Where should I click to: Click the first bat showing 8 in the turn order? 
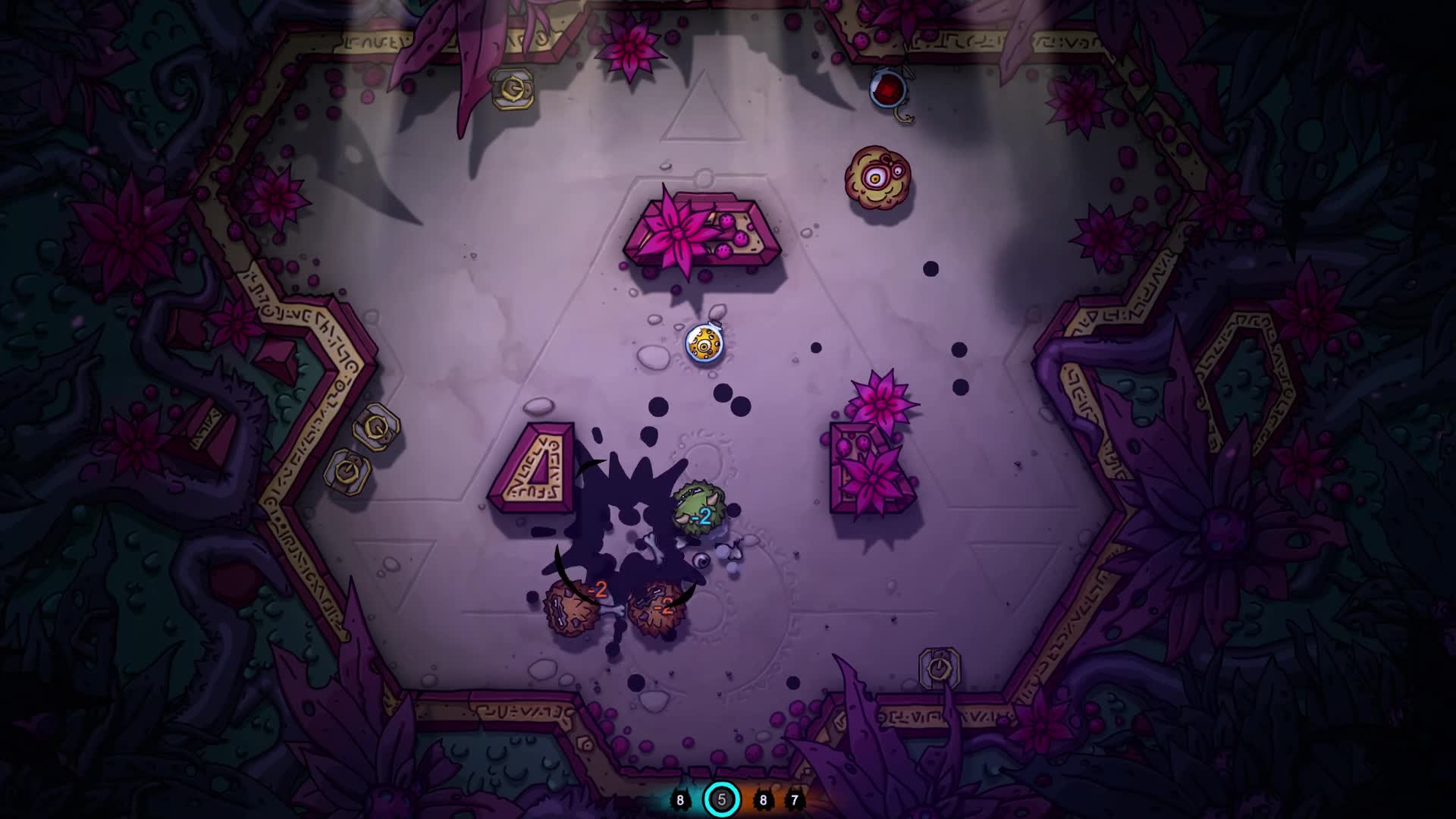(680, 798)
